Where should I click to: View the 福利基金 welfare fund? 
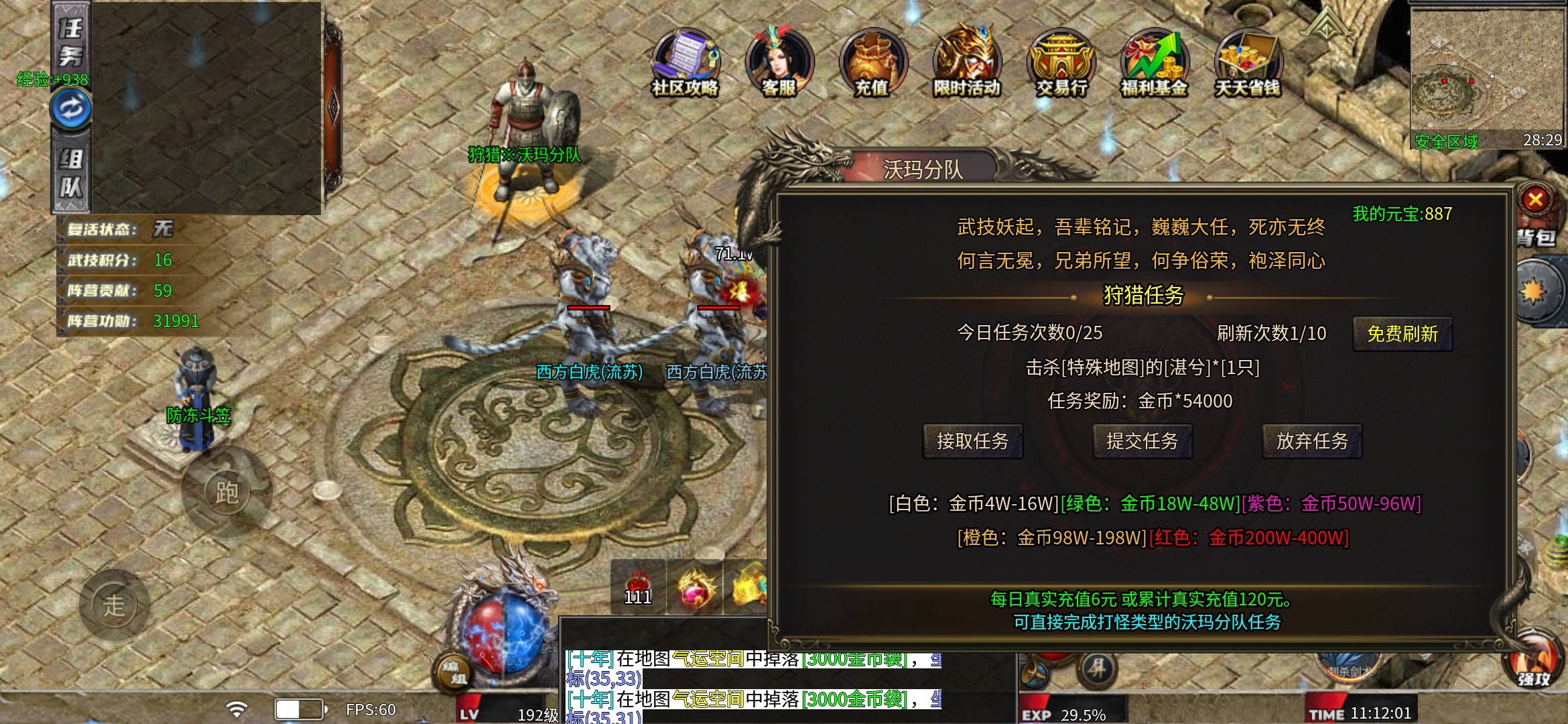point(1154,64)
